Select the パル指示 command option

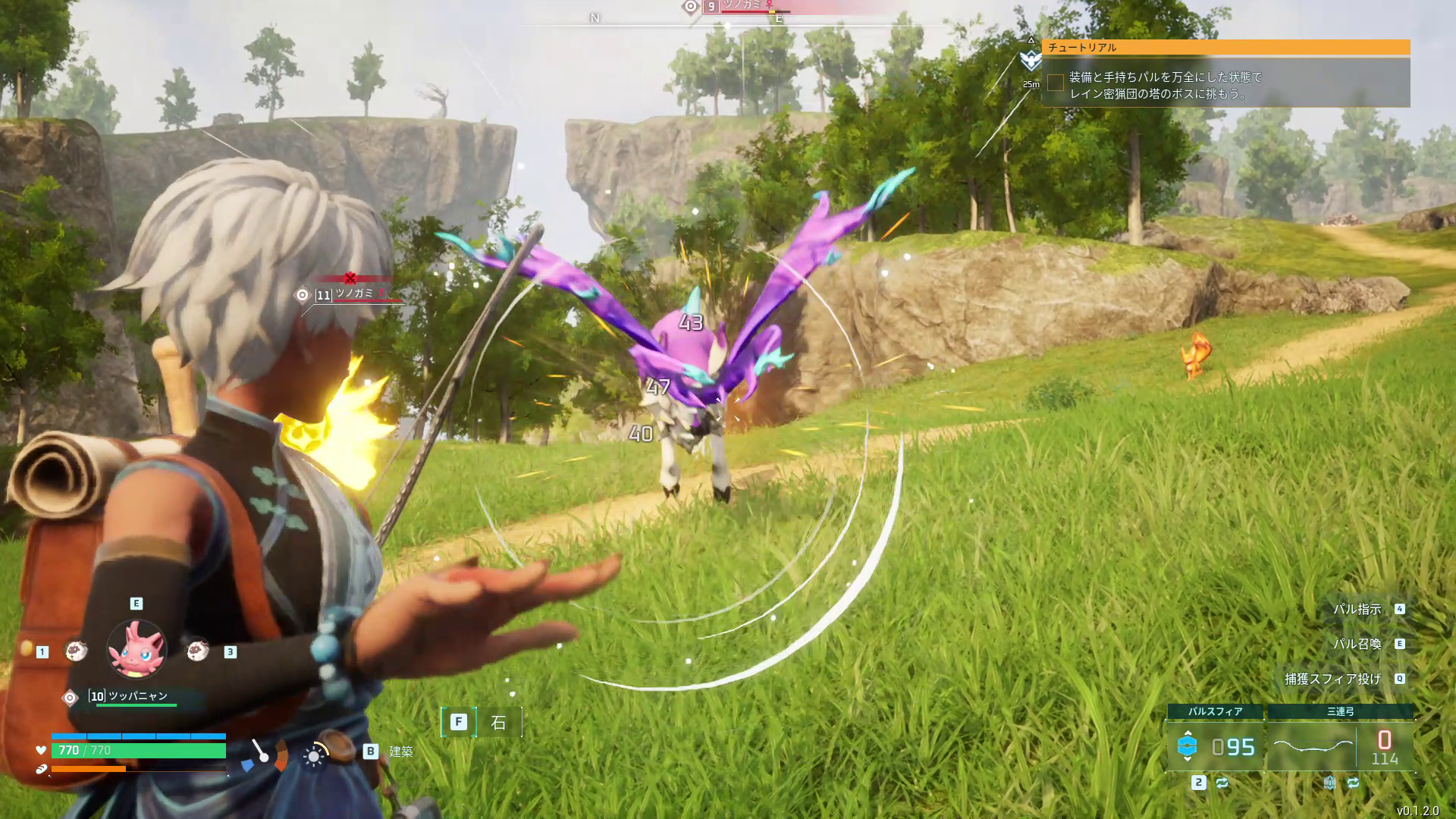coord(1357,609)
